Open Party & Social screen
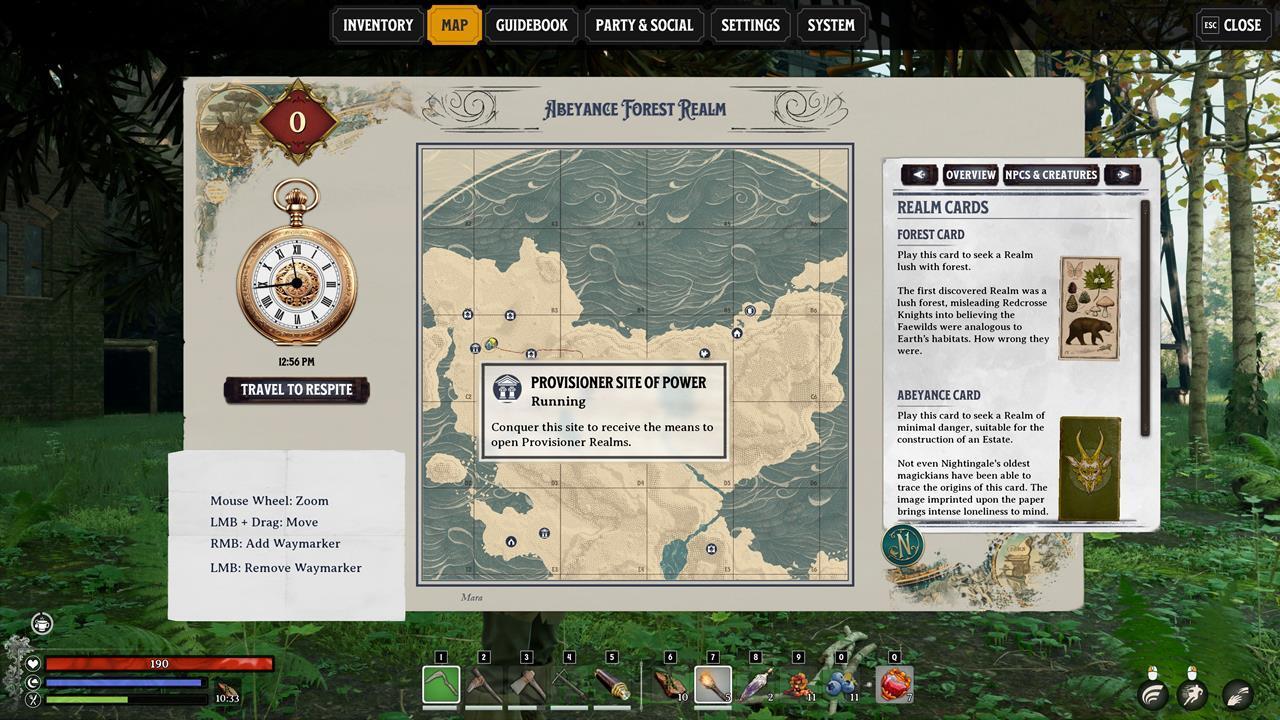 [x=643, y=25]
